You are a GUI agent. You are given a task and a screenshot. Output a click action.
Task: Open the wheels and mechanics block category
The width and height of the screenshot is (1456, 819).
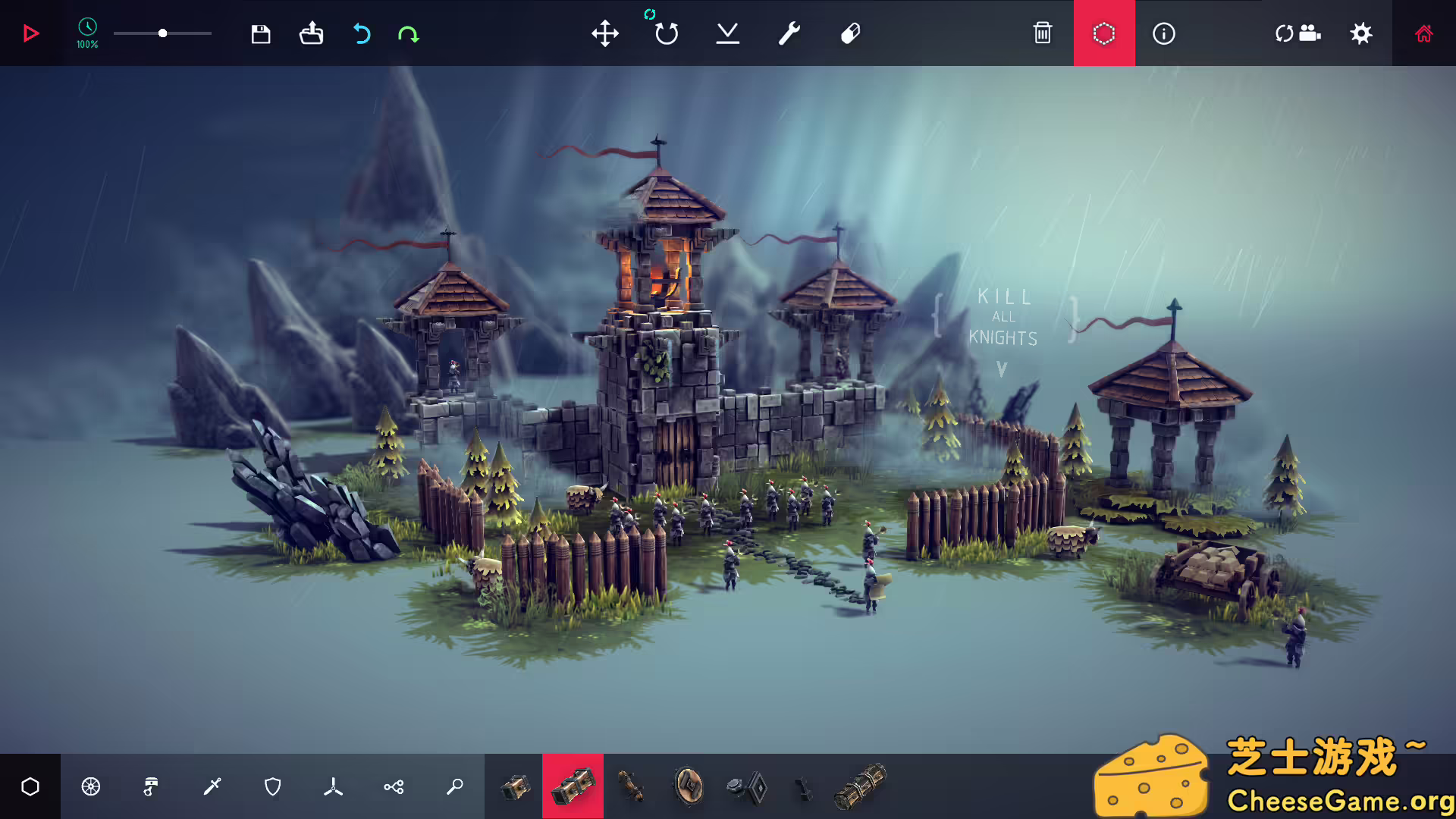pyautogui.click(x=91, y=787)
